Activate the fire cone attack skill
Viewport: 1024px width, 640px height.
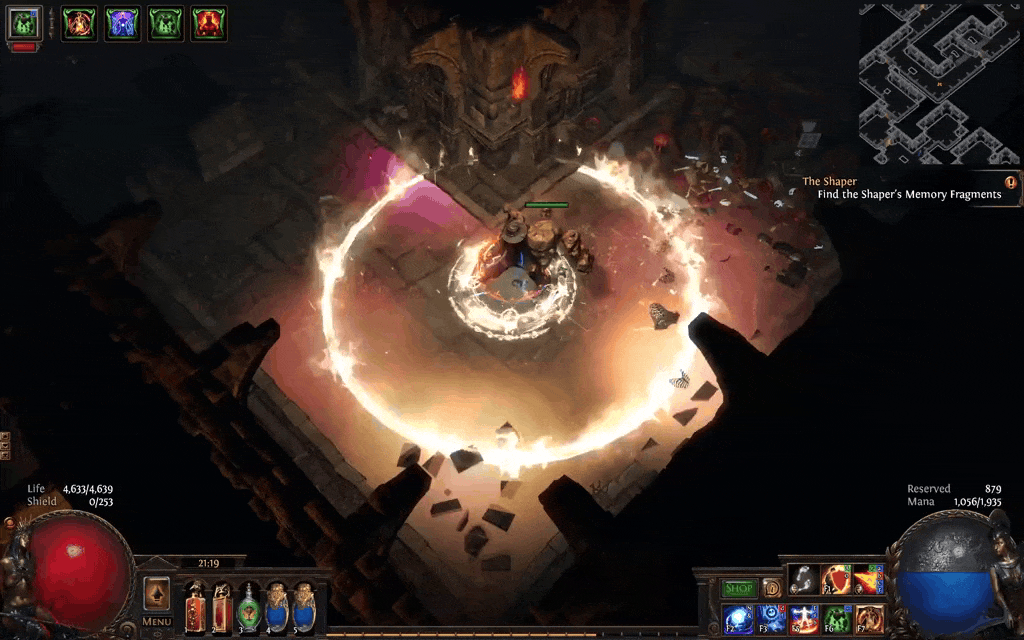[869, 579]
